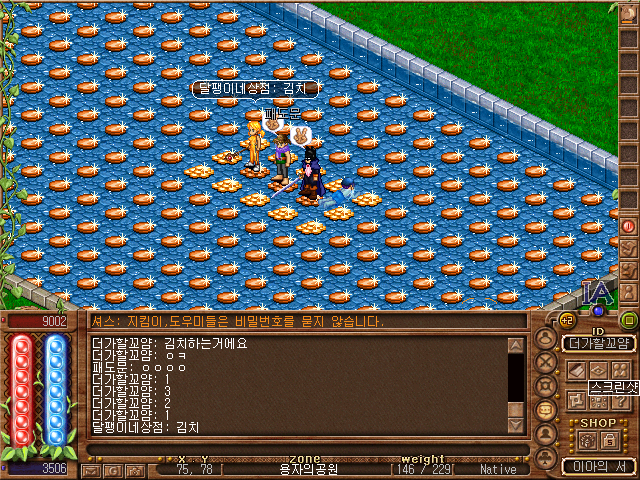Select the top item slot on right bar
This screenshot has width=640, height=480.
coord(629,14)
